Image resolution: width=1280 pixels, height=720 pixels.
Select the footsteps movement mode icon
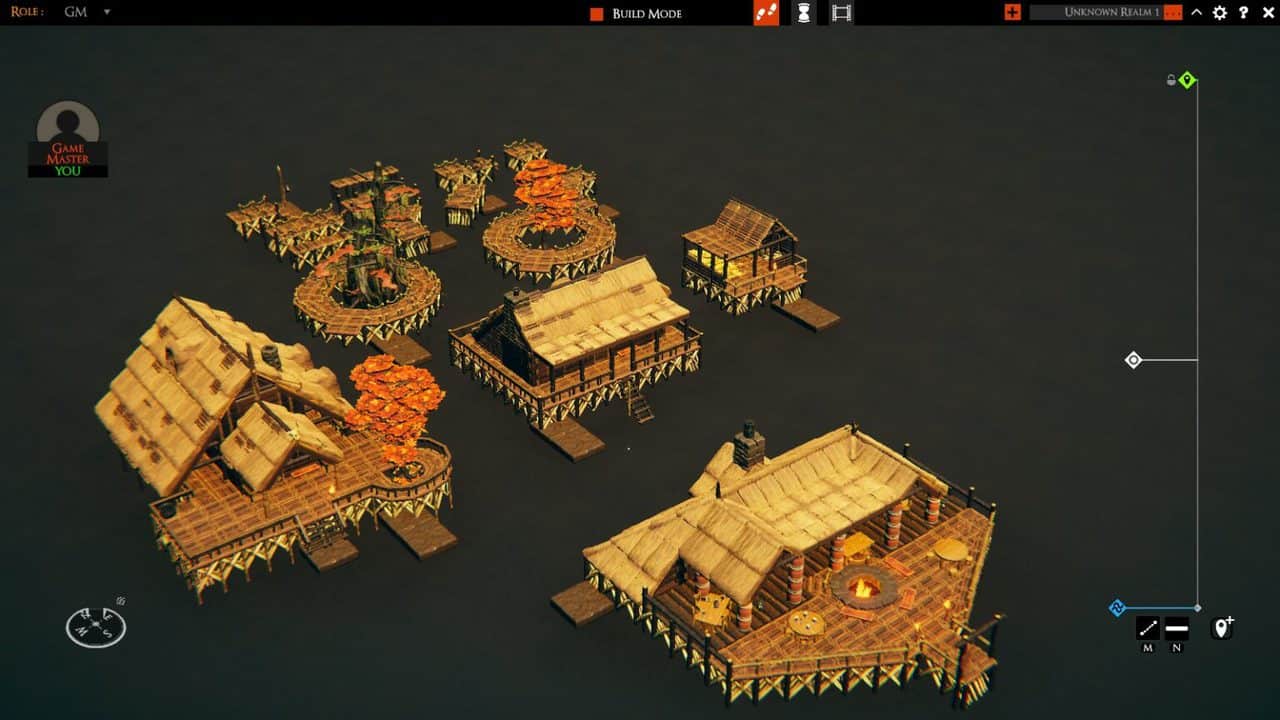tap(764, 14)
